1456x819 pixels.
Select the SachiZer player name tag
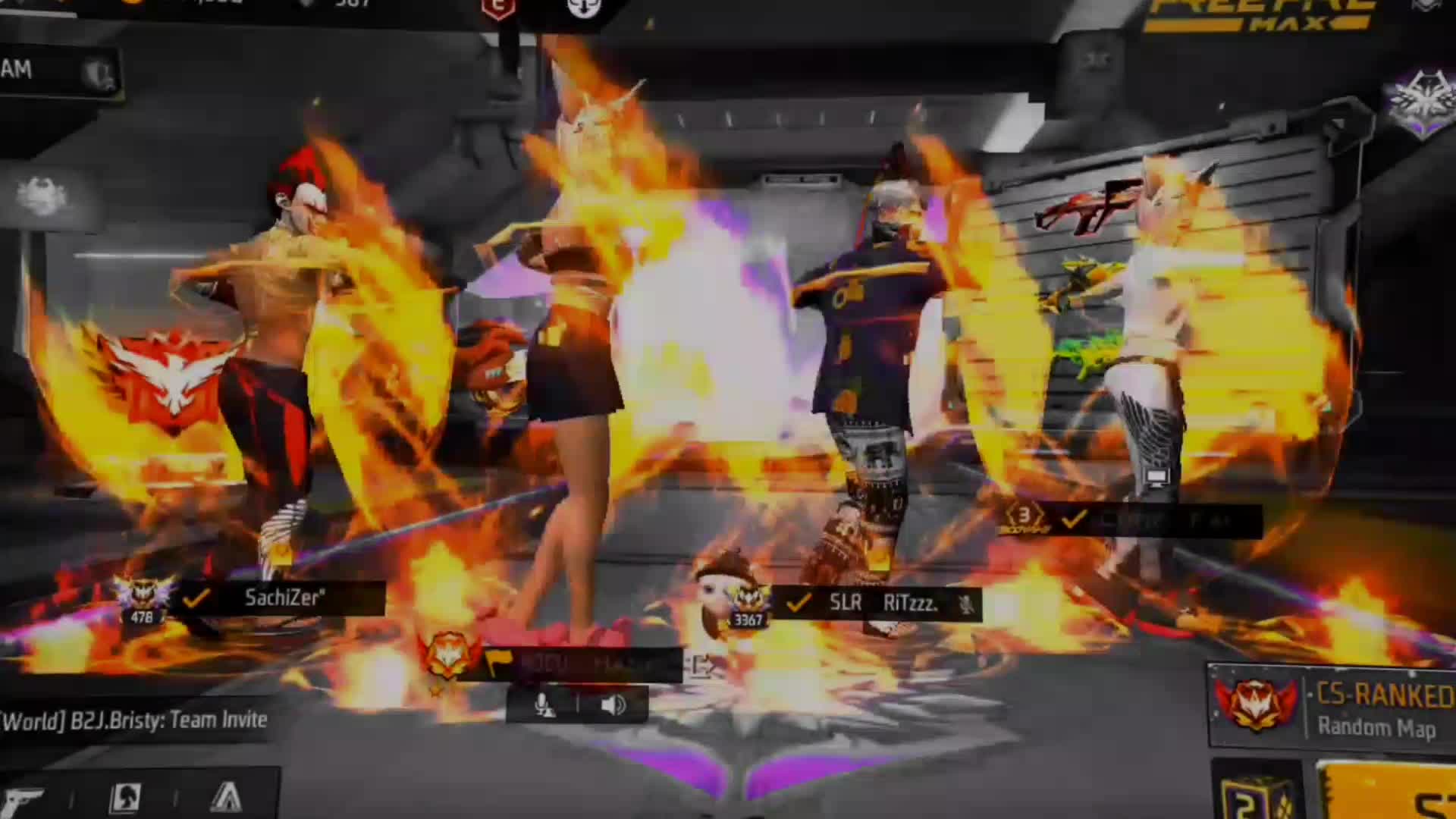[282, 598]
